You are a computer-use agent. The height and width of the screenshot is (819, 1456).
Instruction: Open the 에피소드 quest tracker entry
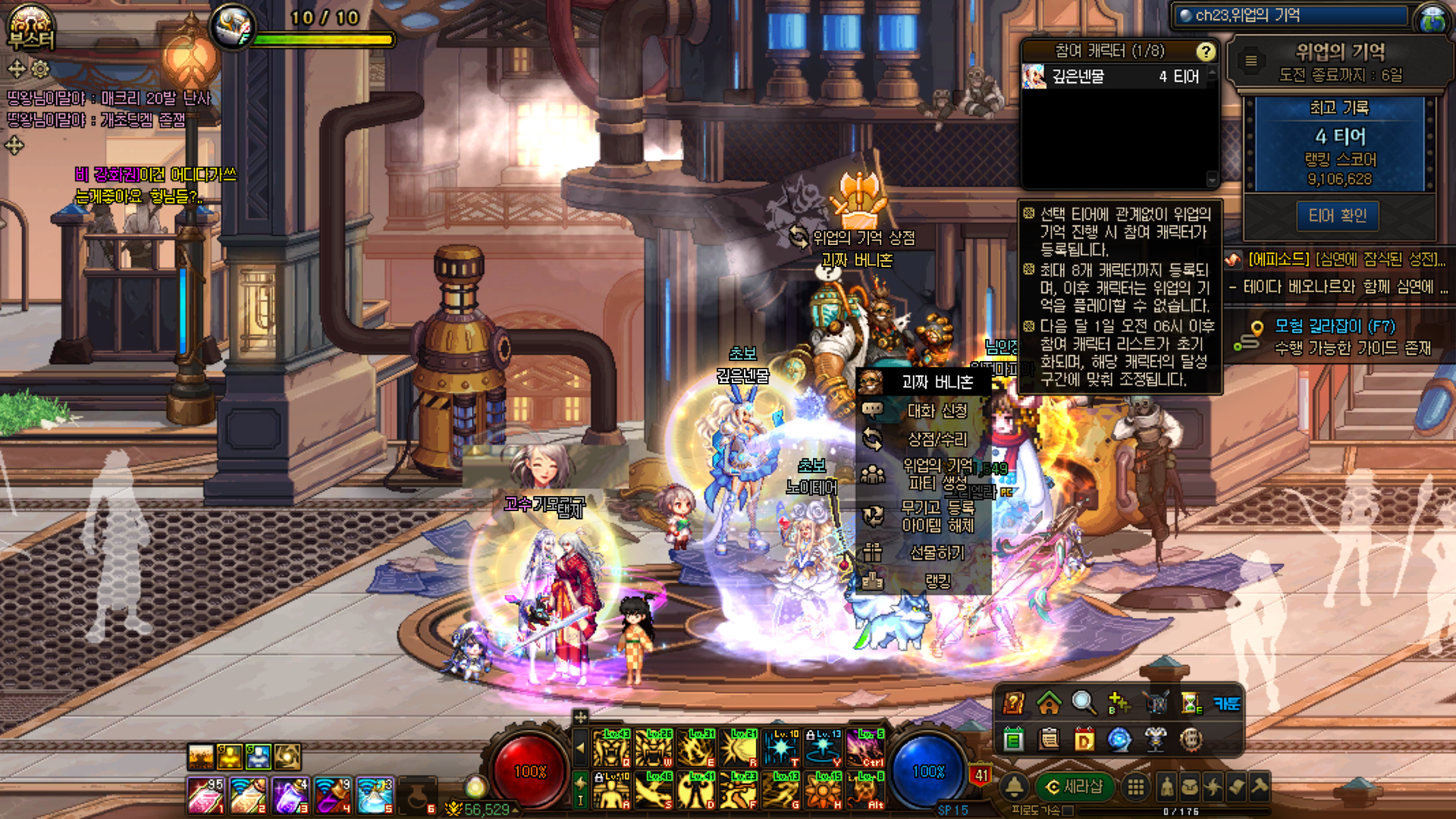(x=1346, y=259)
